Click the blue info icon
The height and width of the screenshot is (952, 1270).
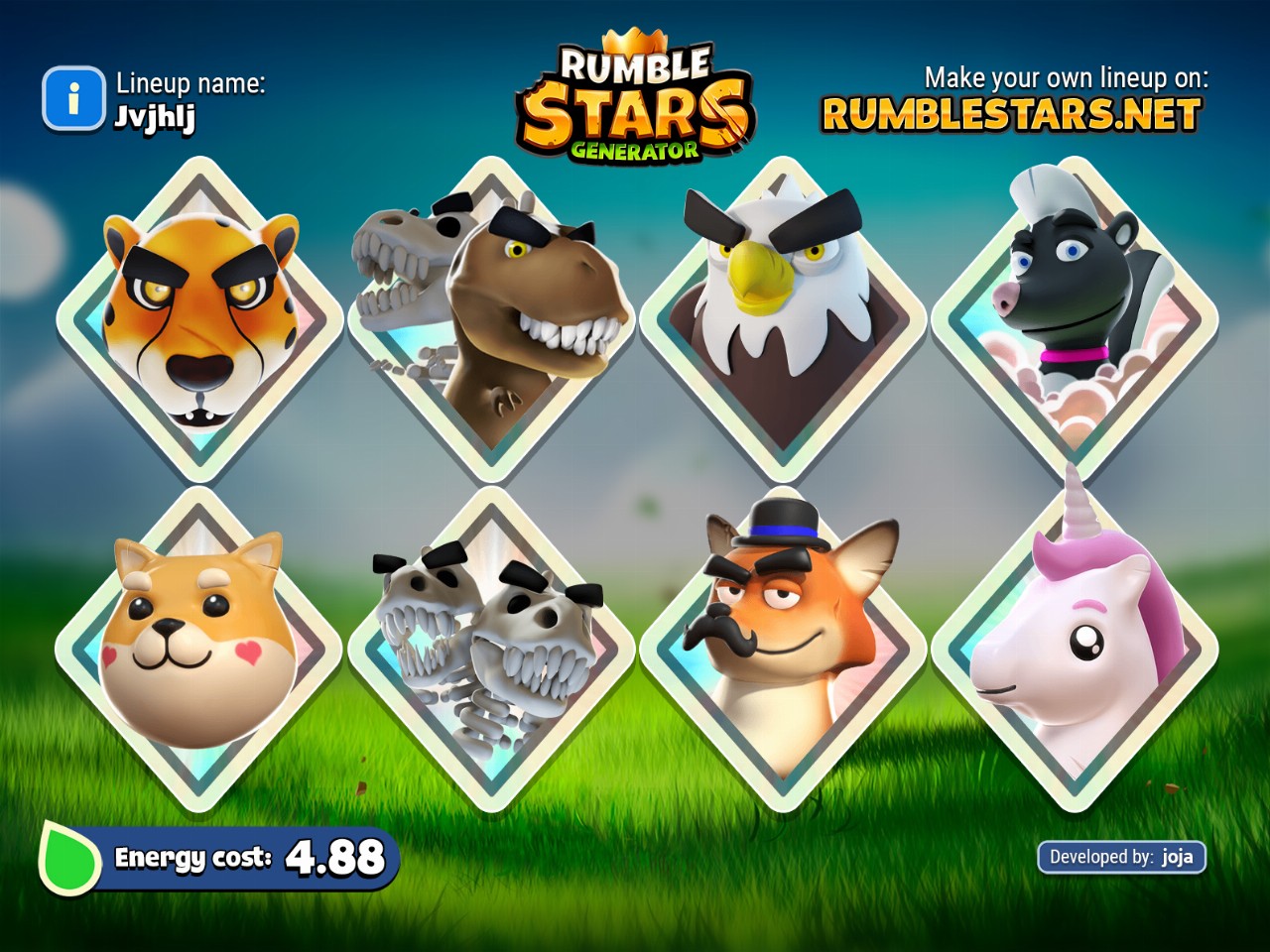pyautogui.click(x=73, y=98)
